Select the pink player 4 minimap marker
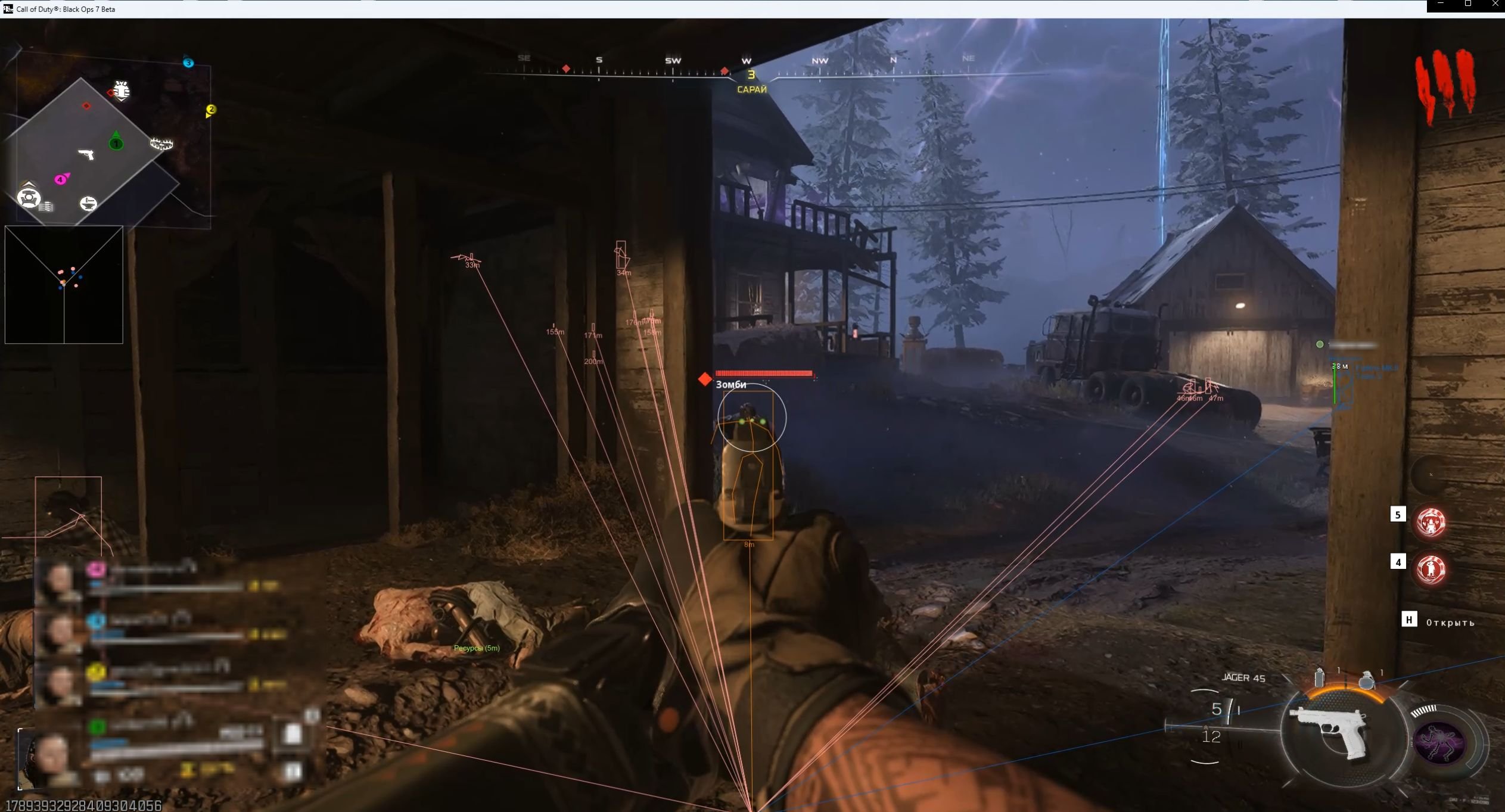 61,179
